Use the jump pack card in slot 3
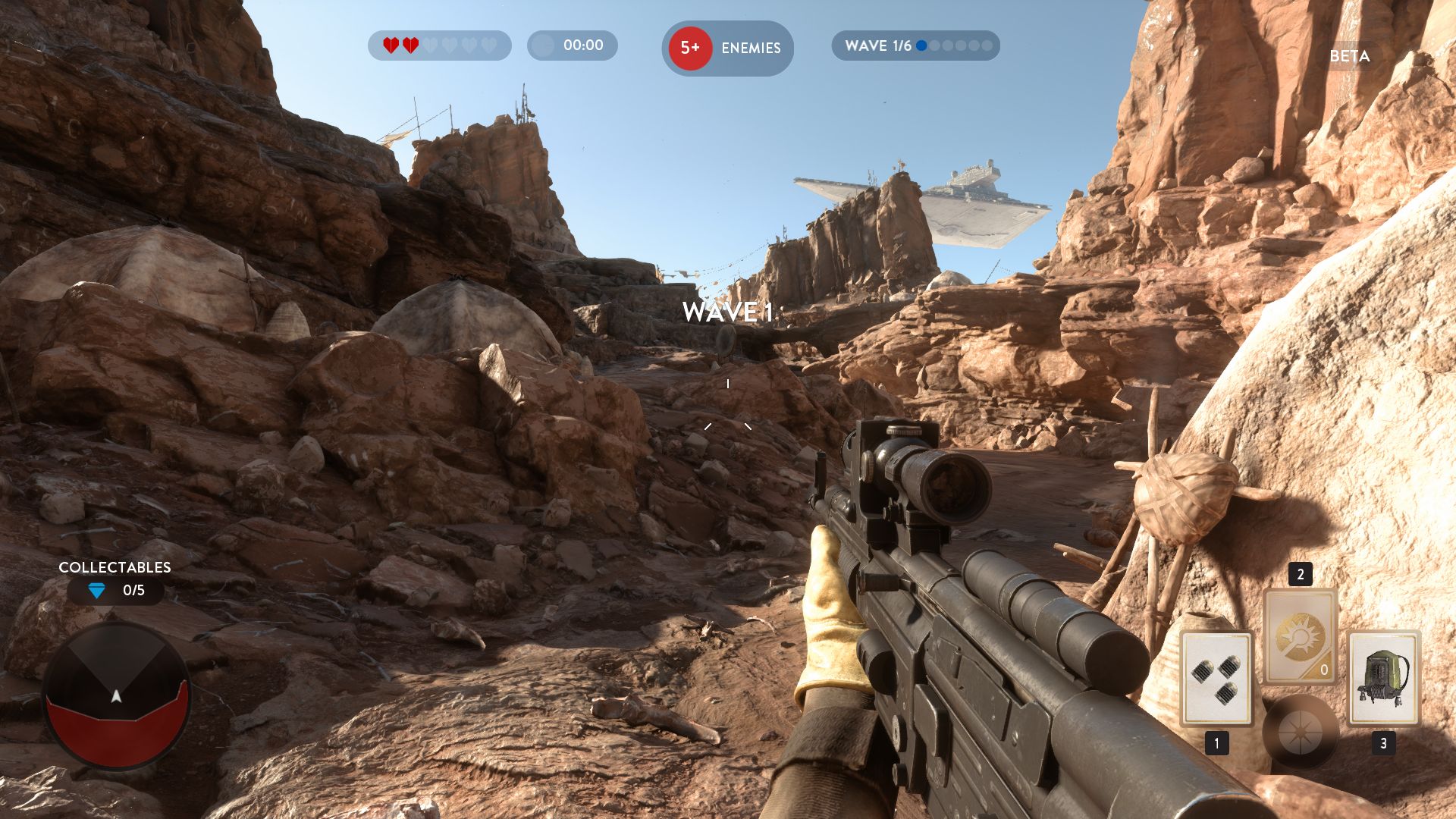The width and height of the screenshot is (1456, 819). pyautogui.click(x=1383, y=677)
